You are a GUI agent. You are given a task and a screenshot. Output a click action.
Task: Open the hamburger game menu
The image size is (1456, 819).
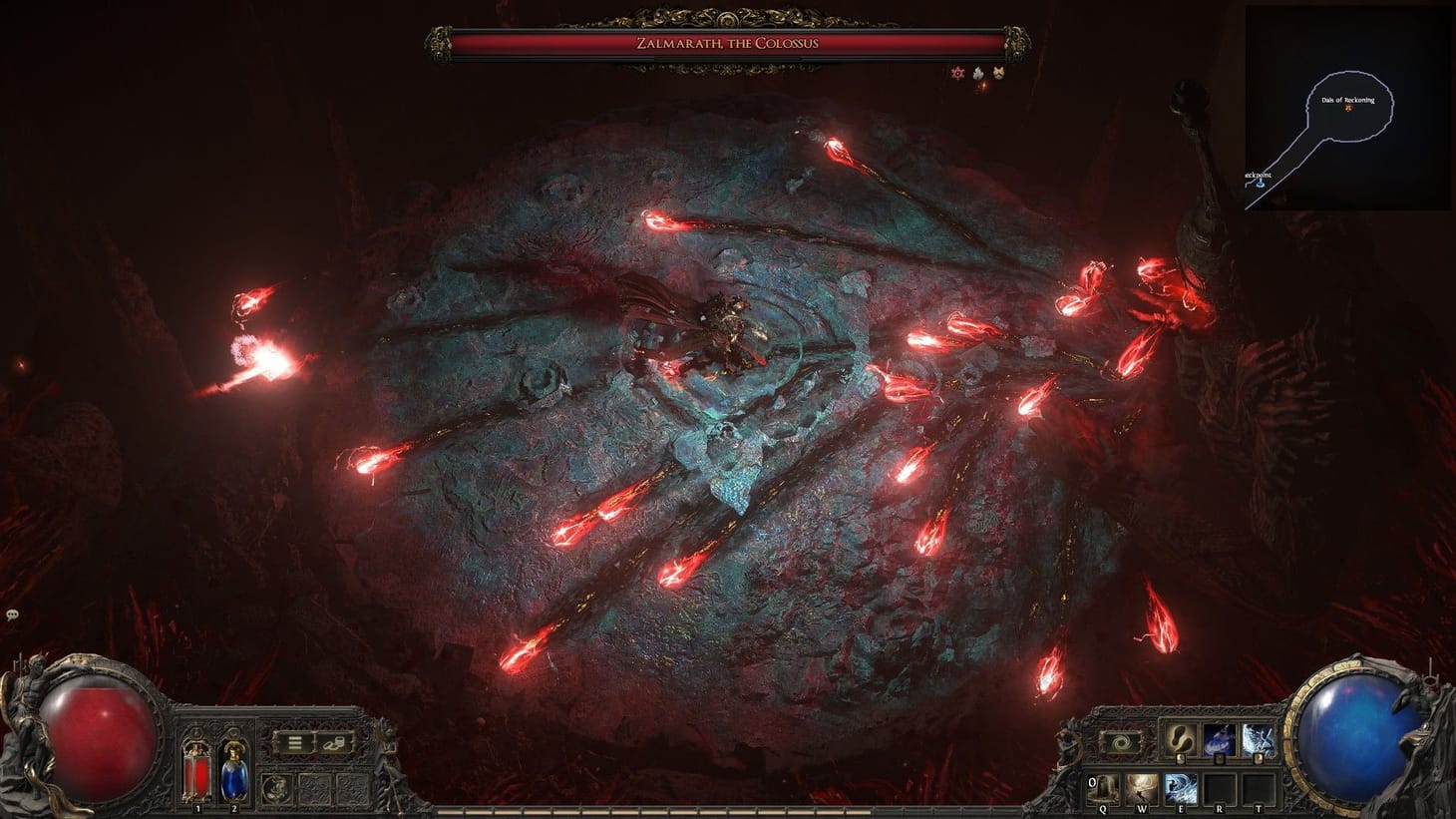294,744
